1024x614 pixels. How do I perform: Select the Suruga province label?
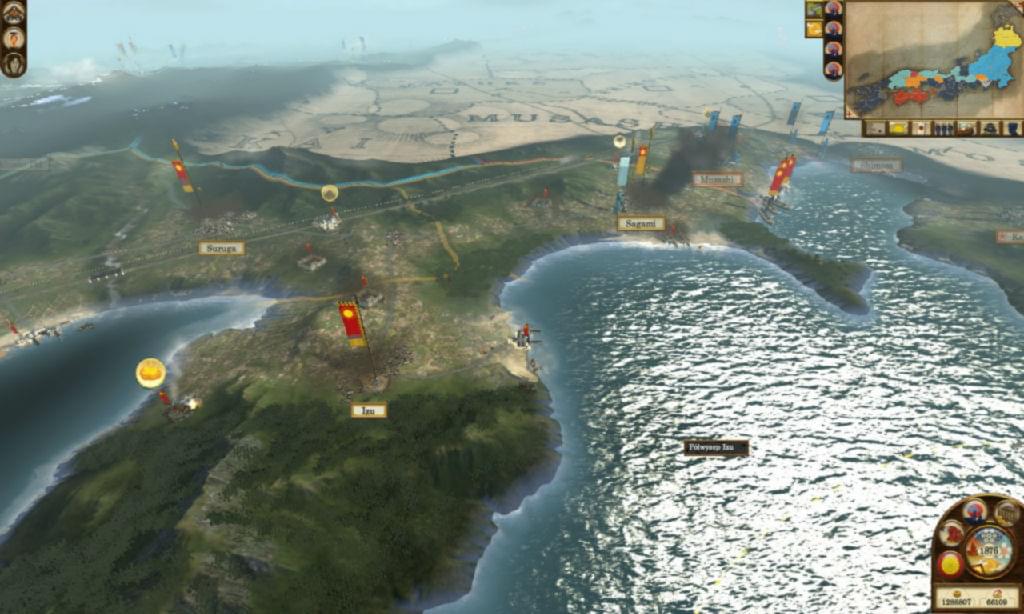221,248
